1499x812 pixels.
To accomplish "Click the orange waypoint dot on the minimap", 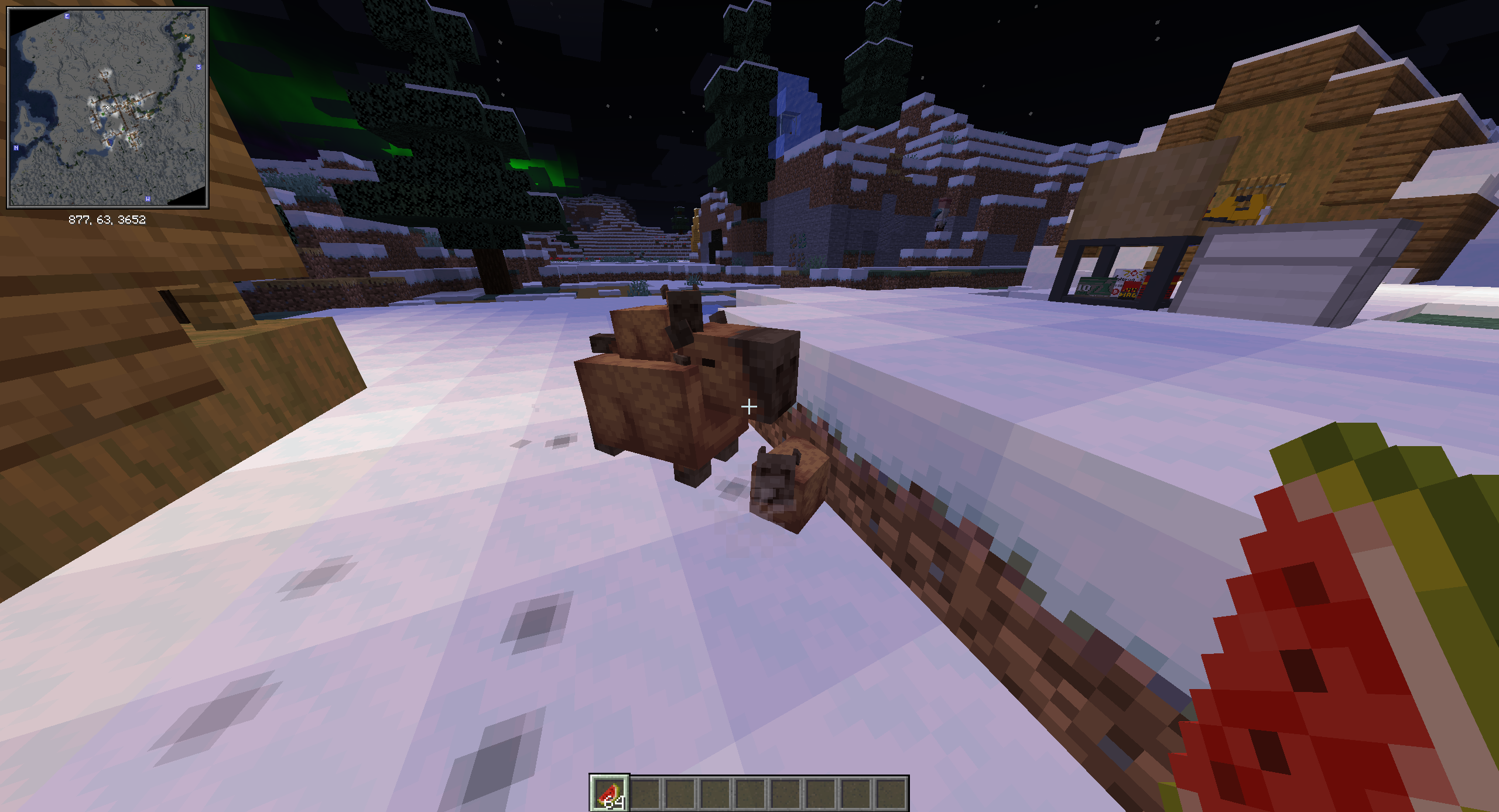I will (186, 36).
